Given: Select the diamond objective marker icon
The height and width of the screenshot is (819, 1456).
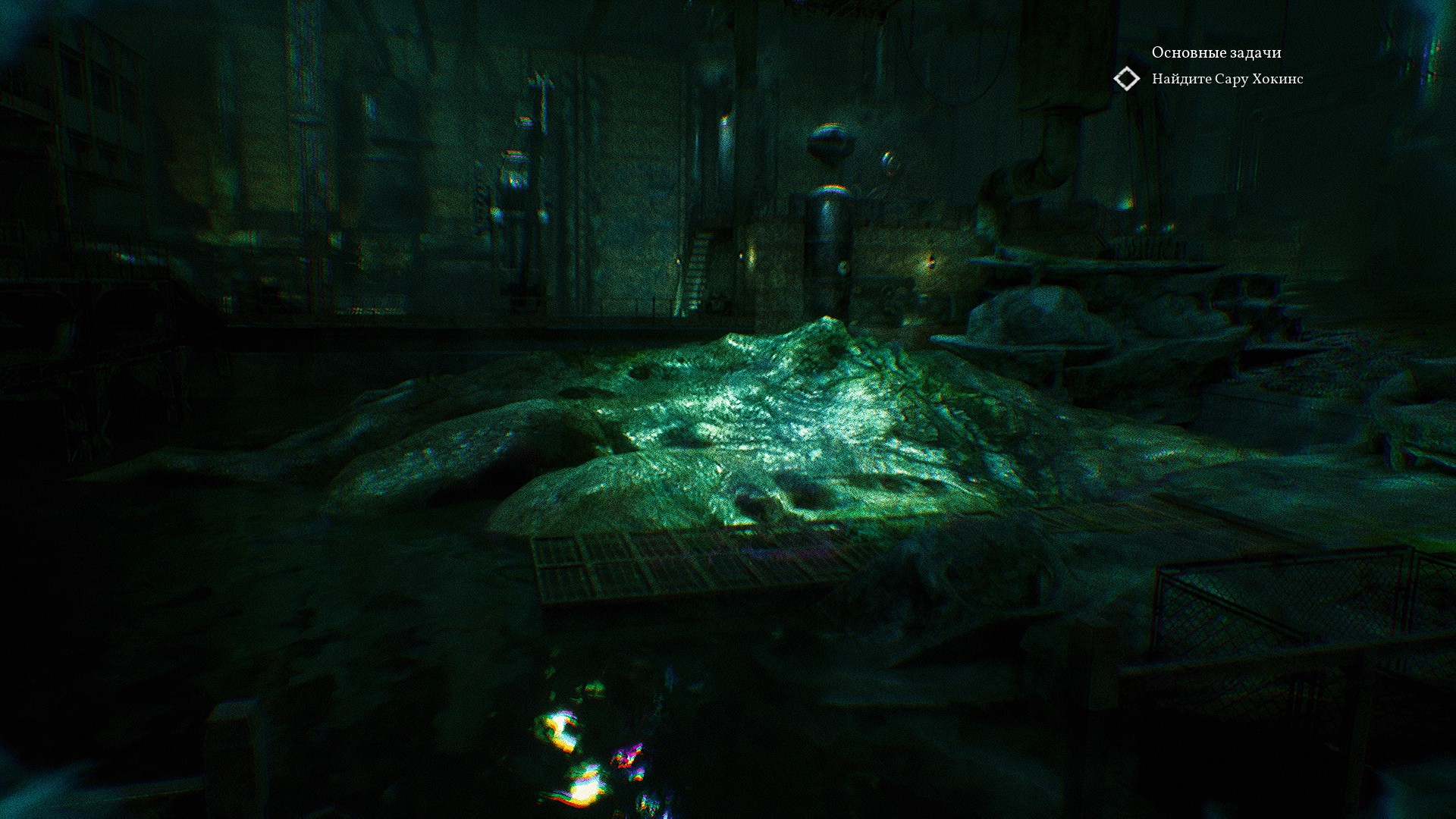Looking at the screenshot, I should click(1127, 79).
